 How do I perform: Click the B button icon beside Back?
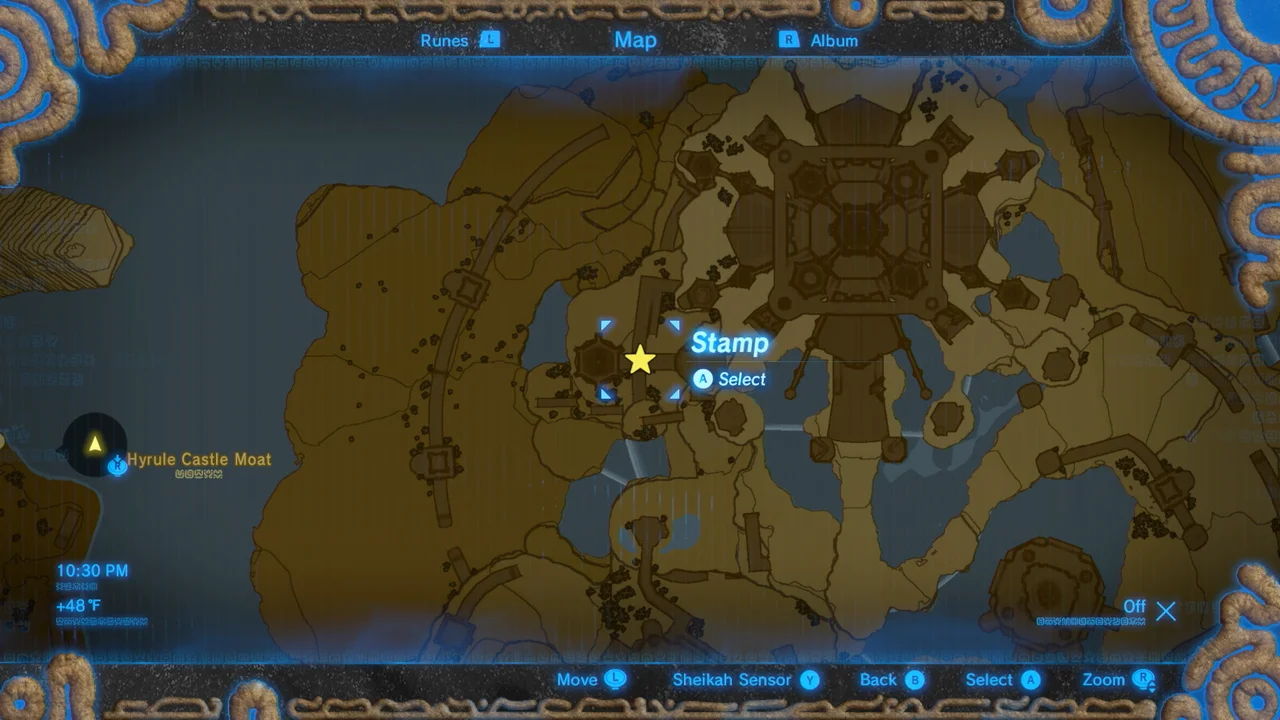pyautogui.click(x=916, y=680)
